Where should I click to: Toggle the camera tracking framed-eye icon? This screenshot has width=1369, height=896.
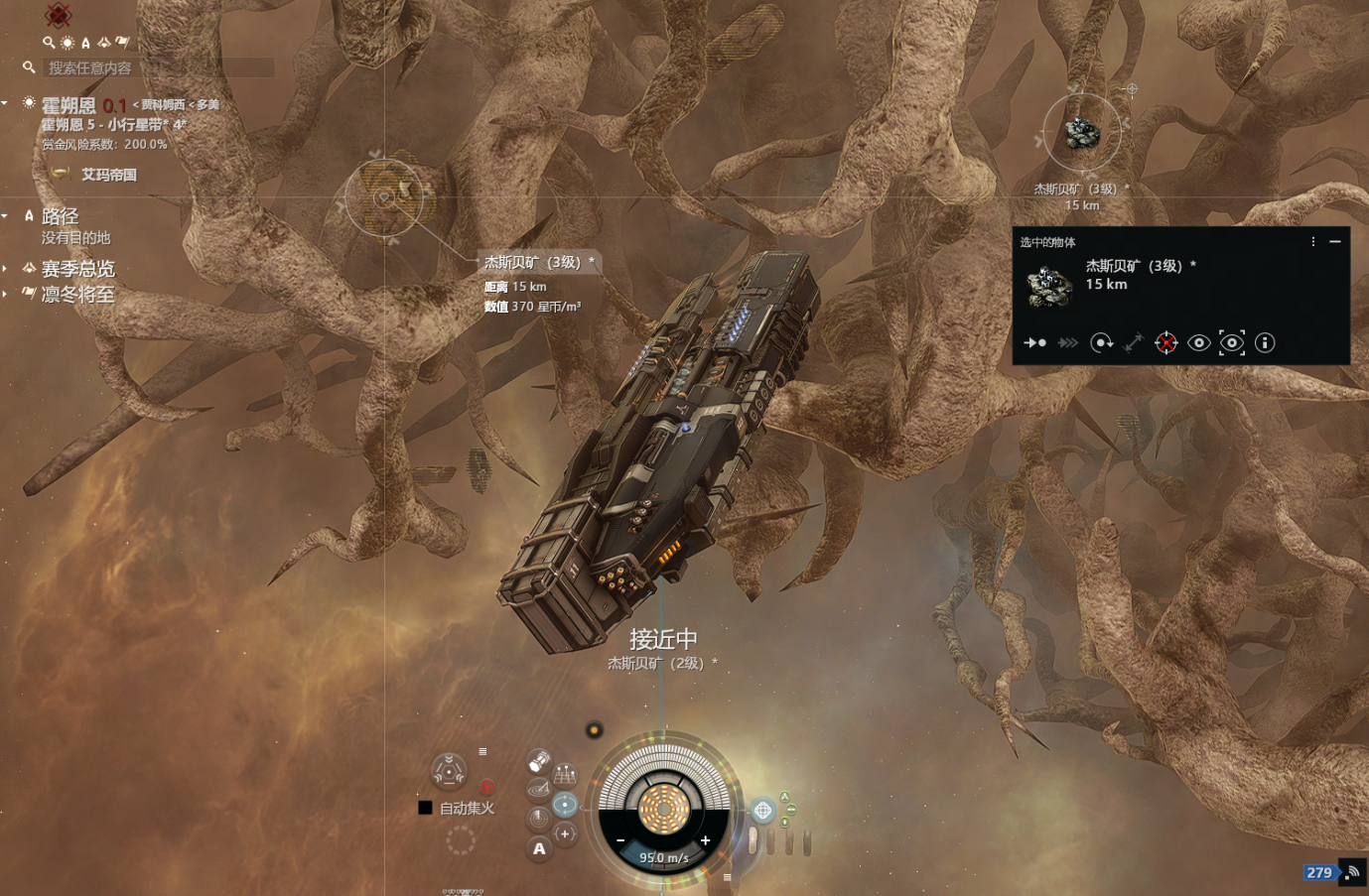click(x=1232, y=342)
